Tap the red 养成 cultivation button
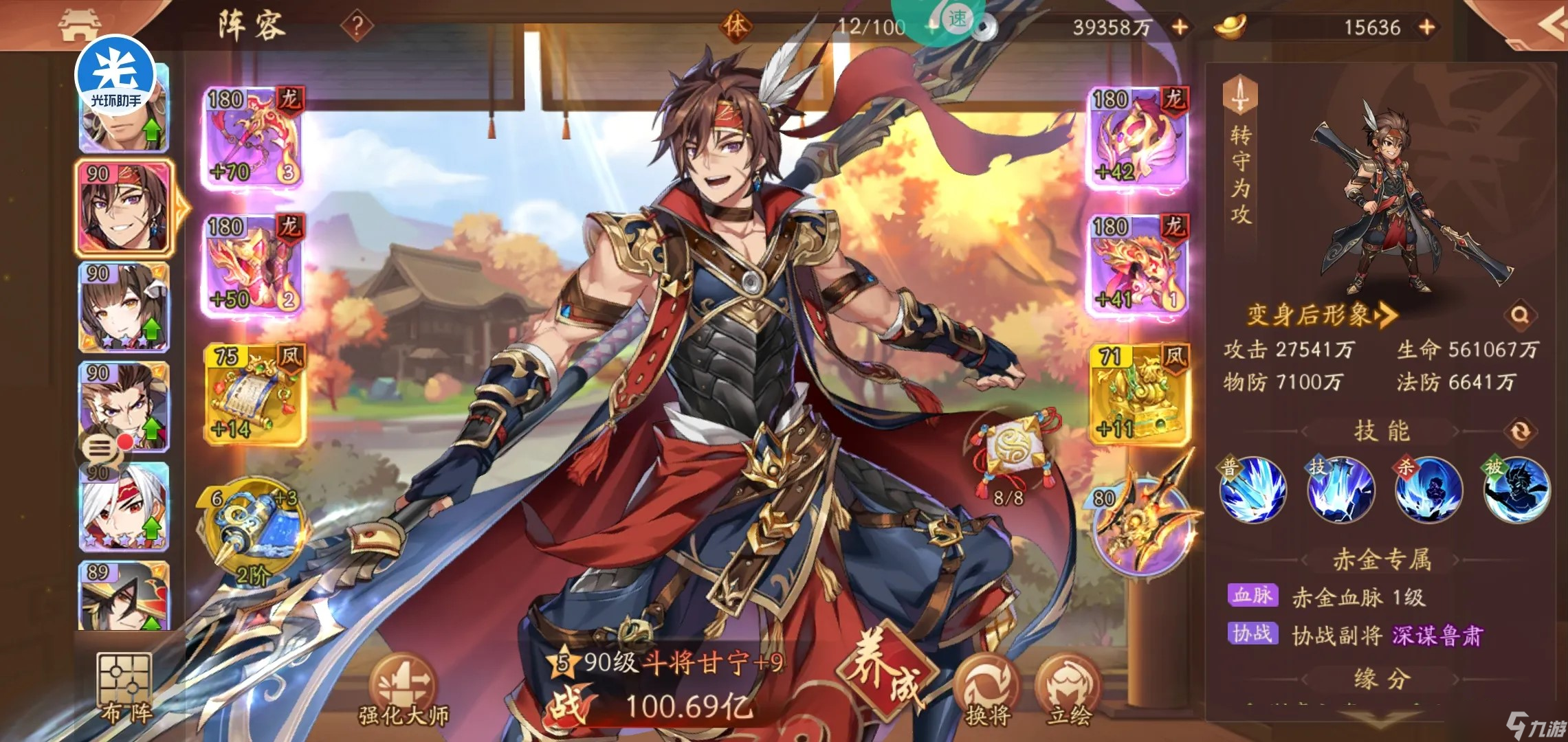Screen dimensions: 1568x742 pyautogui.click(x=886, y=670)
